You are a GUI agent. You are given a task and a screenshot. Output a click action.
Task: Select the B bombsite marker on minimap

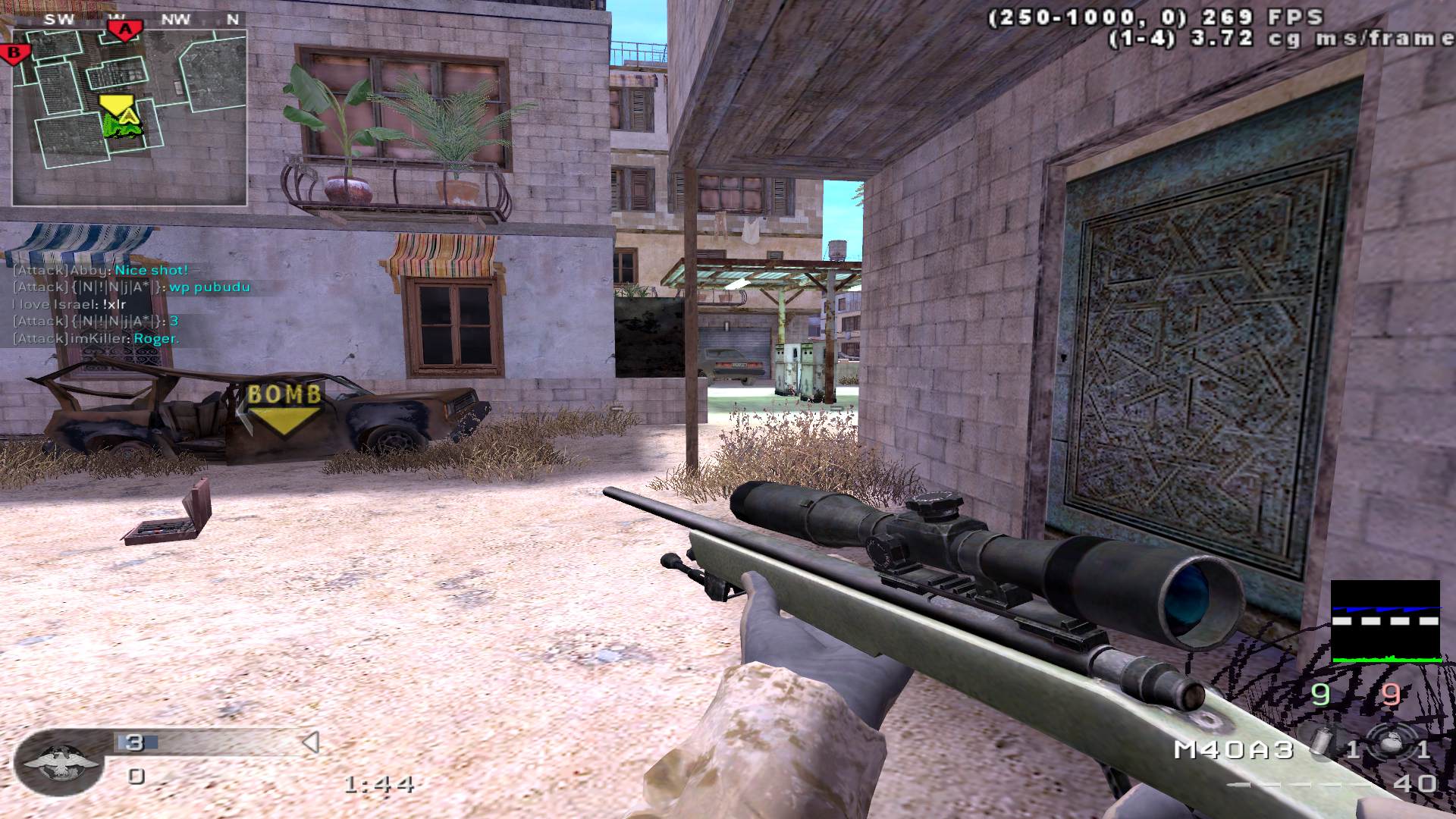click(x=14, y=53)
